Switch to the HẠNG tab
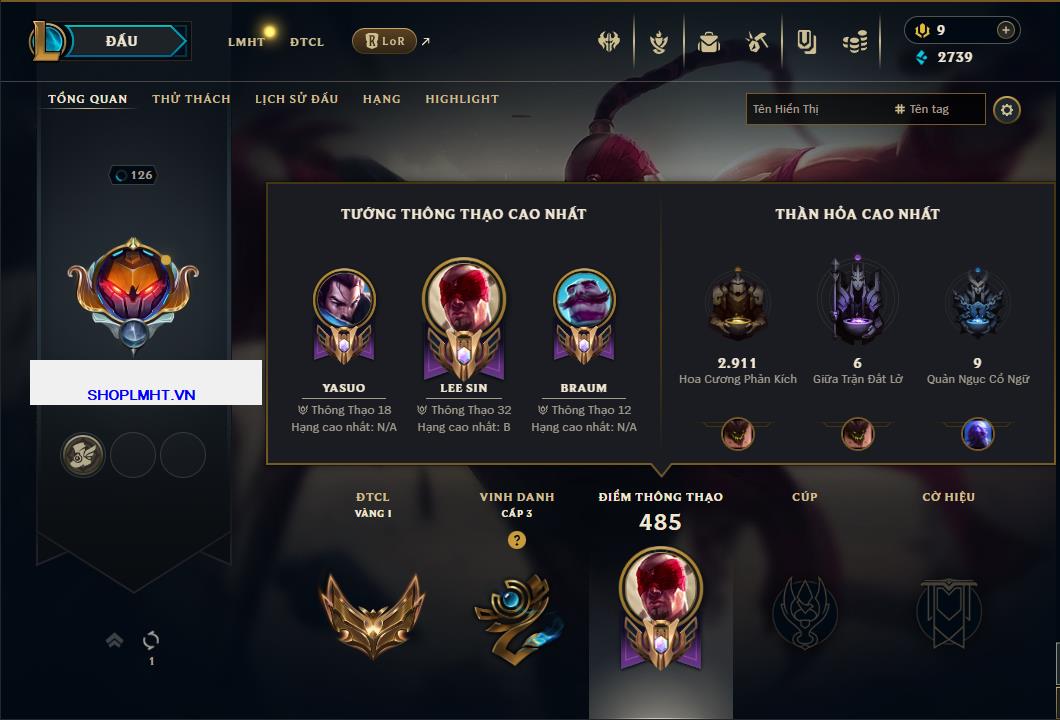 (x=381, y=99)
